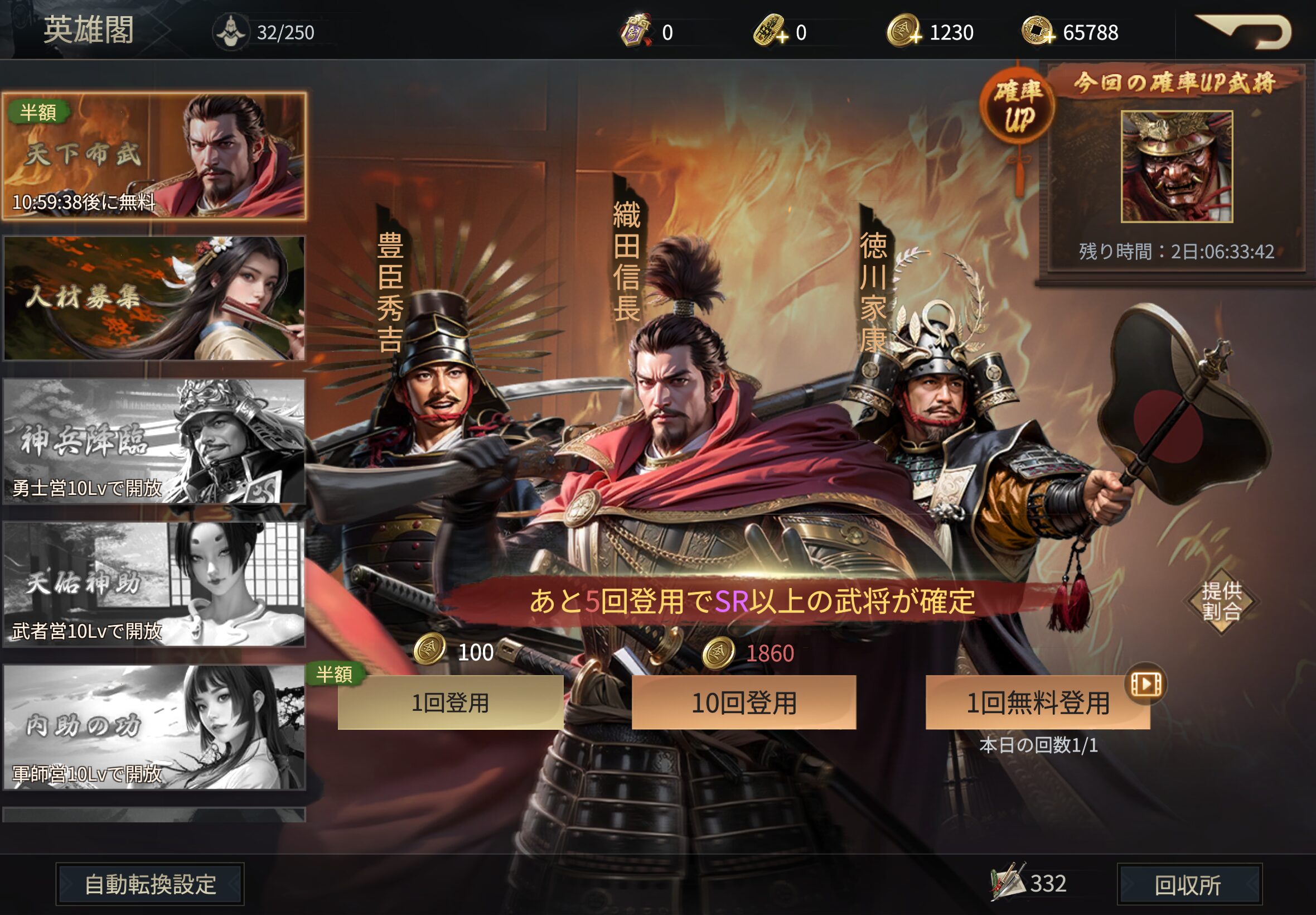Open the locked 天佑神助 banner
The image size is (1316, 915).
click(x=154, y=584)
